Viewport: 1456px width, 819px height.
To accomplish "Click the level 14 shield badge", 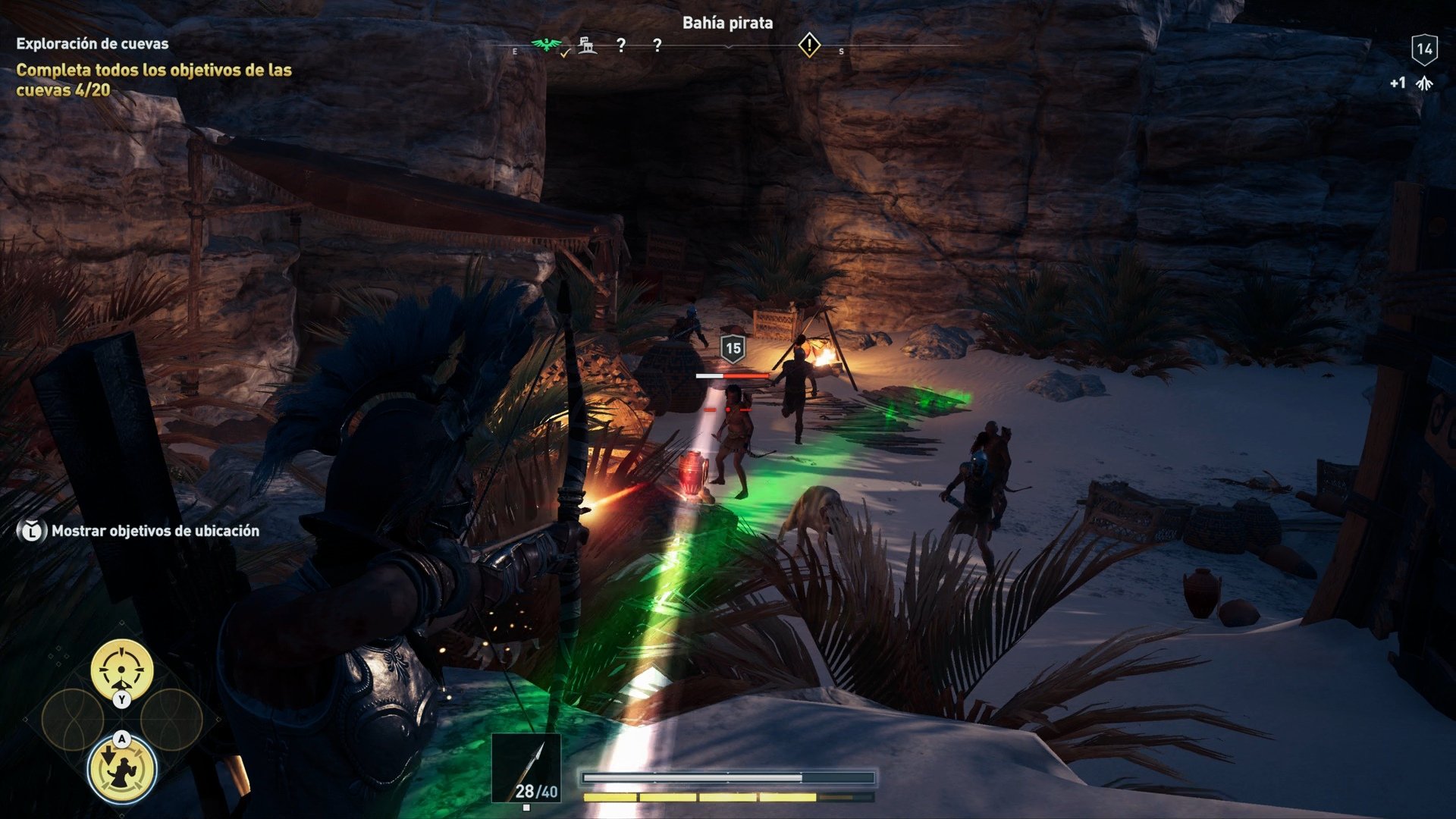I will 1424,47.
